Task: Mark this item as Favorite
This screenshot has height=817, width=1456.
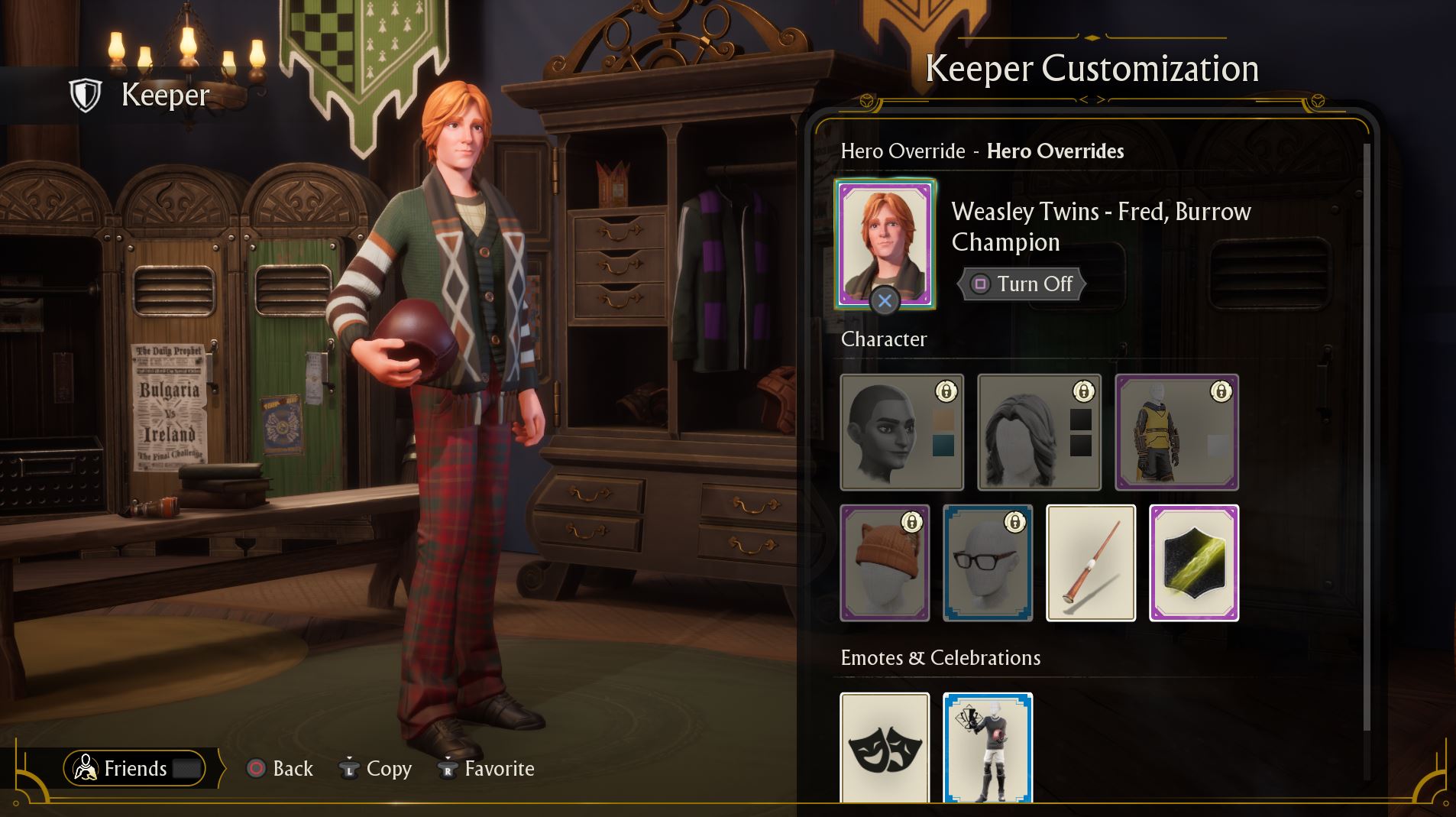Action: click(x=486, y=768)
